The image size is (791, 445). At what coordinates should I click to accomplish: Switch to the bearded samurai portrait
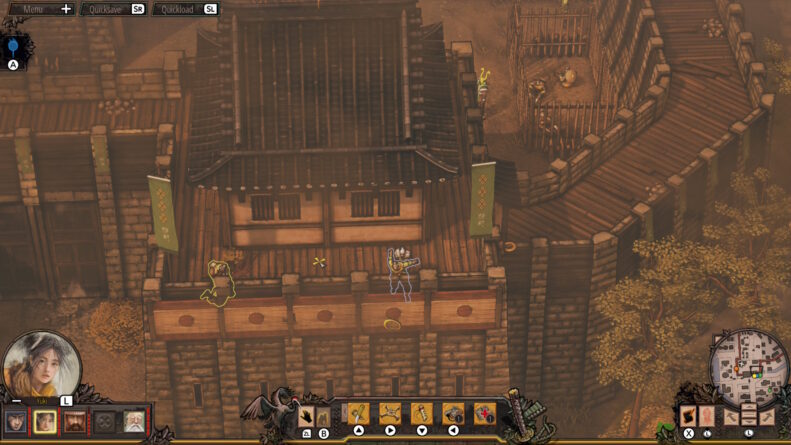pos(75,422)
